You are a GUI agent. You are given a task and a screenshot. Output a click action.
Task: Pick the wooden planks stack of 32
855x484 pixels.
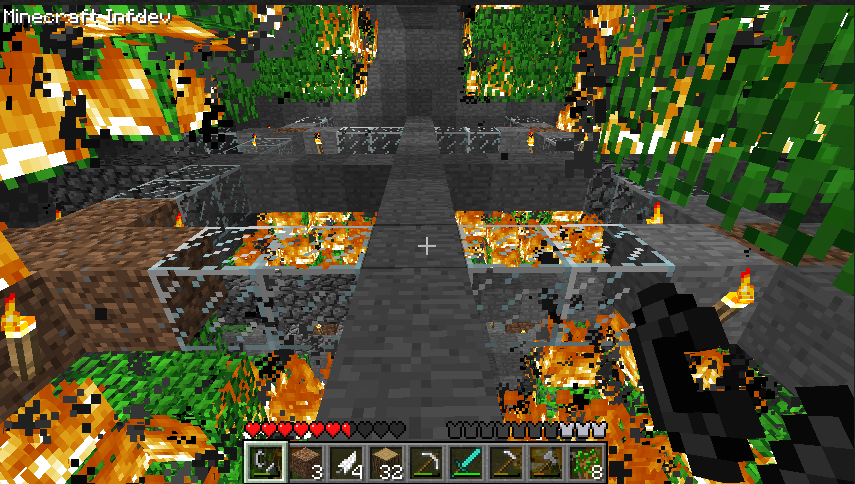[x=386, y=462]
